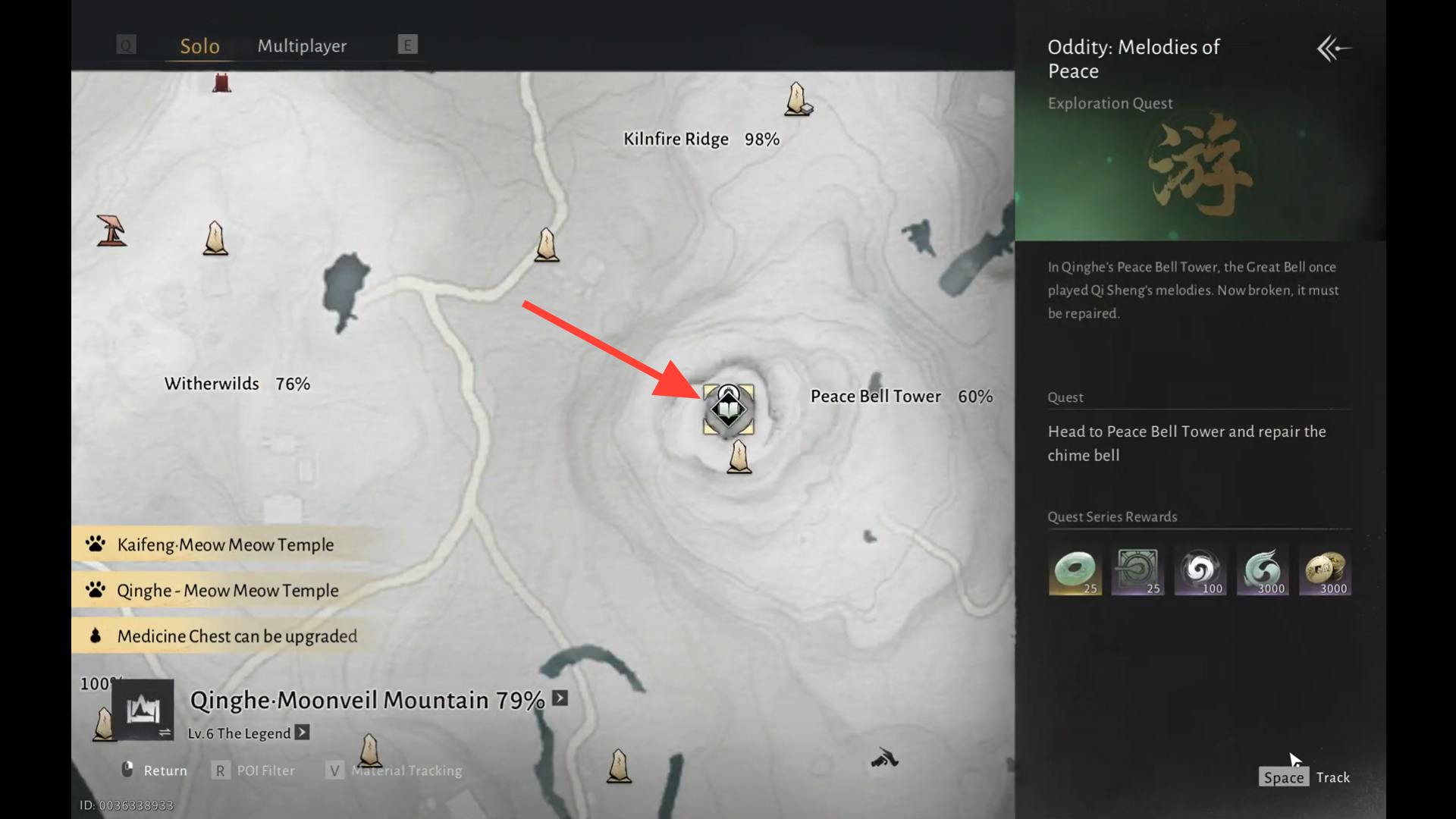Image resolution: width=1456 pixels, height=819 pixels.
Task: Select the stone marker near Kilnfire Ridge
Action: (x=797, y=99)
